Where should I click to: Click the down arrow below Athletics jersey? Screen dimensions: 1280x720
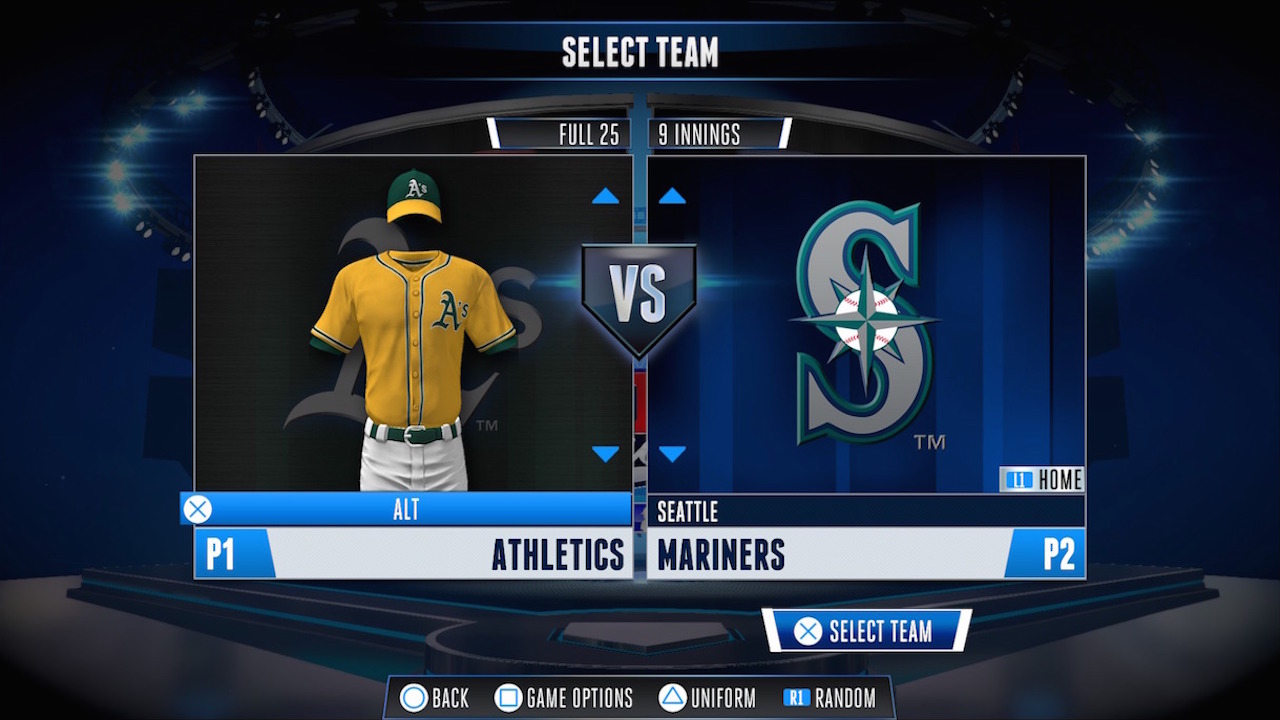[604, 453]
